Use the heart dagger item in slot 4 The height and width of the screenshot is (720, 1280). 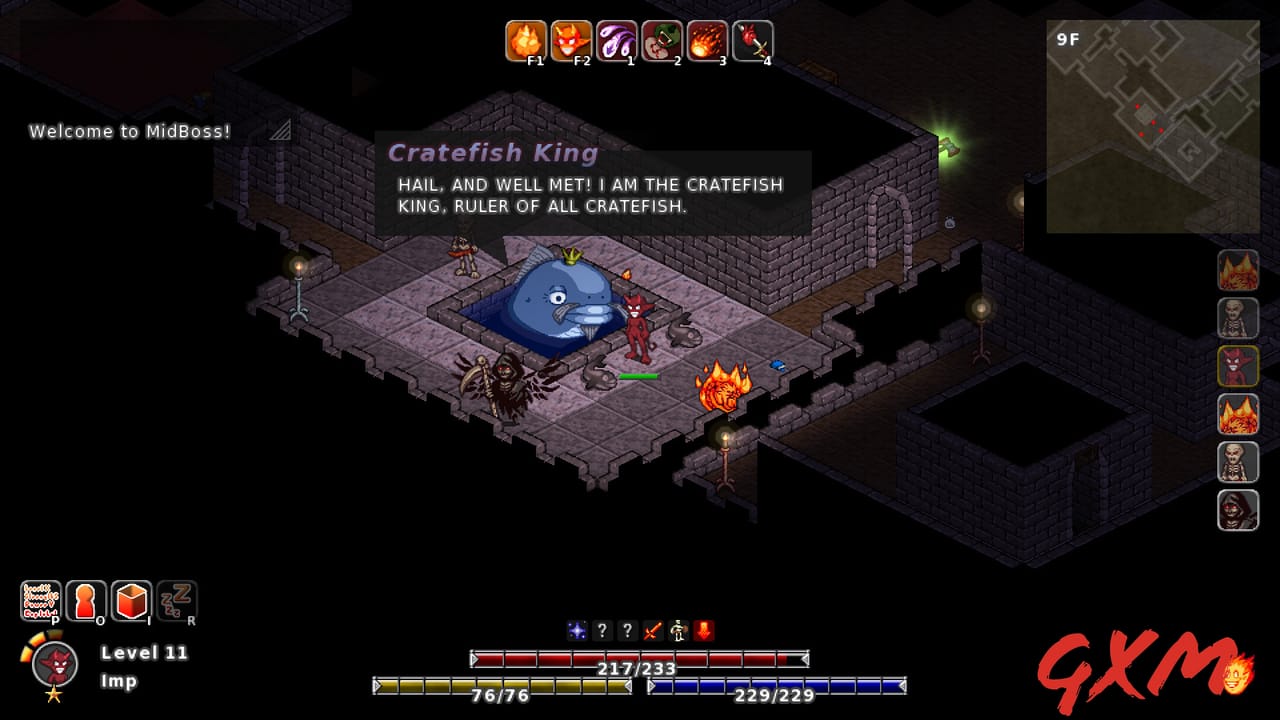(x=752, y=41)
